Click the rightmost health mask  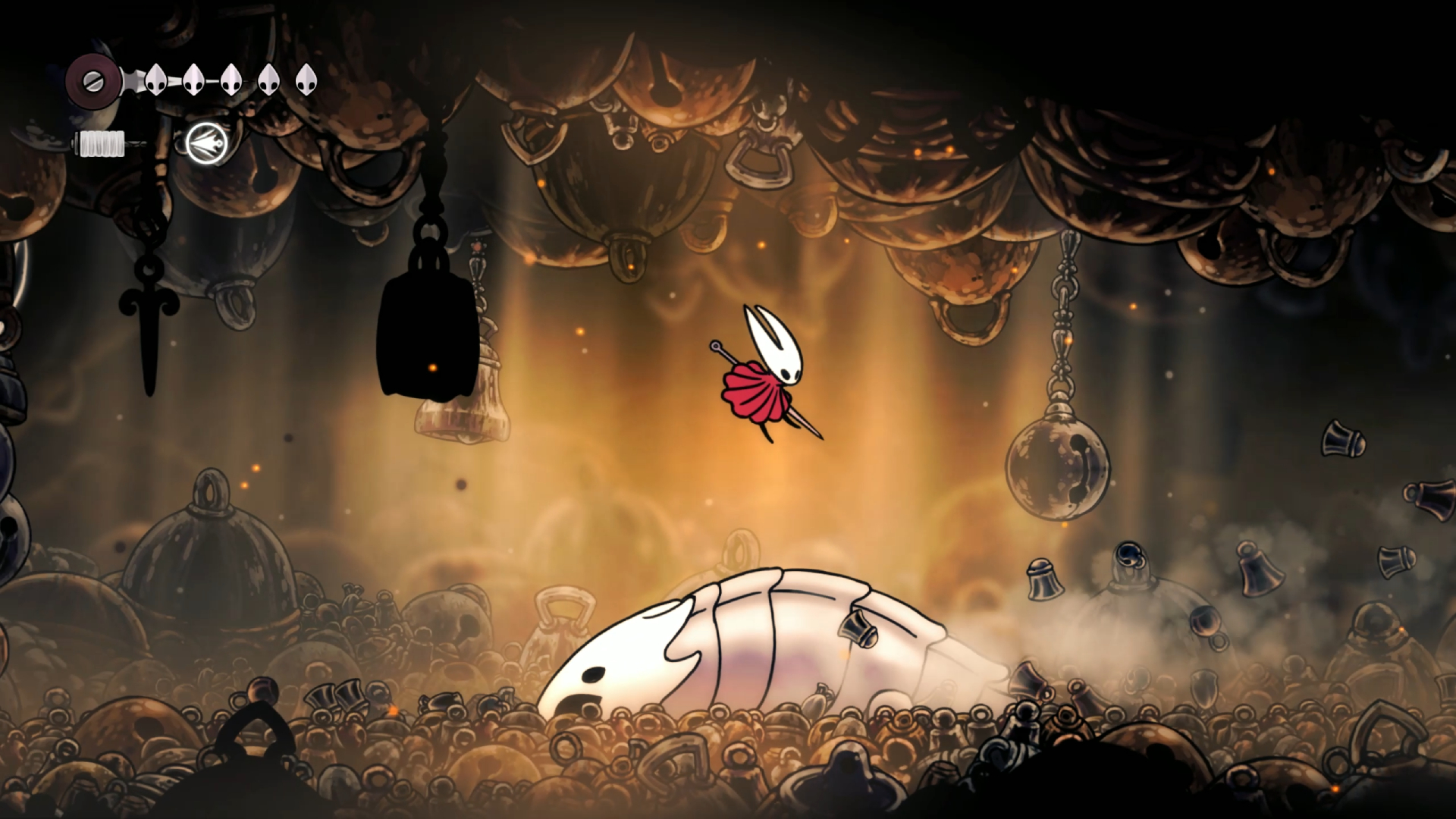click(306, 80)
